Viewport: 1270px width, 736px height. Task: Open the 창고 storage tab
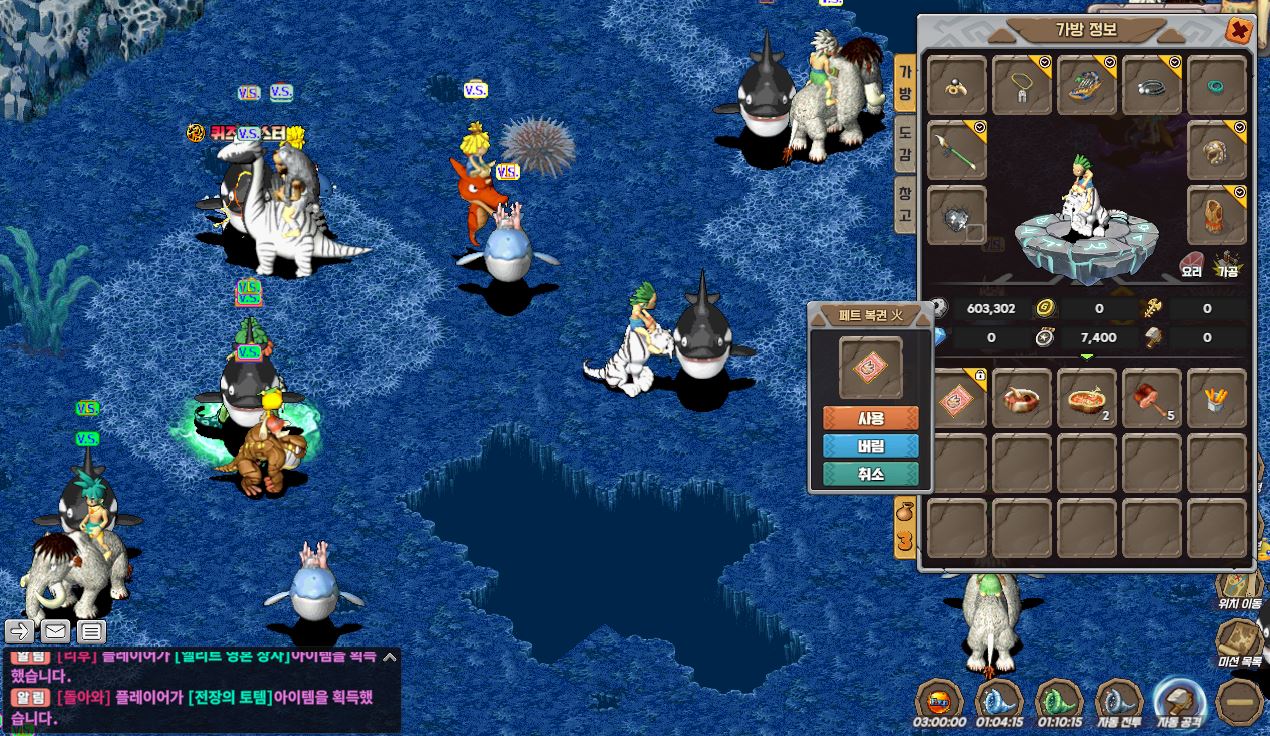pos(904,203)
